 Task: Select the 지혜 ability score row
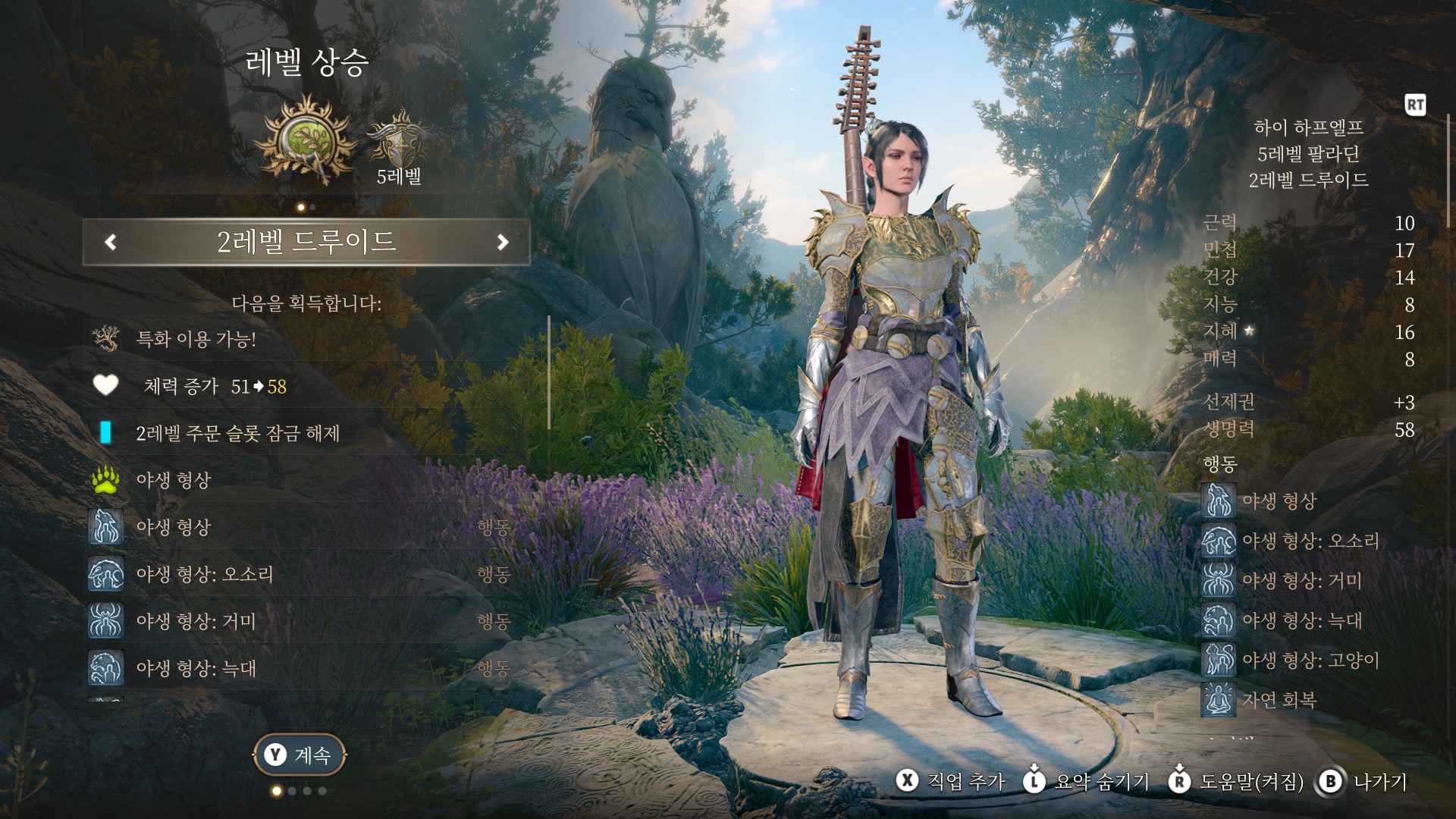[x=1308, y=331]
